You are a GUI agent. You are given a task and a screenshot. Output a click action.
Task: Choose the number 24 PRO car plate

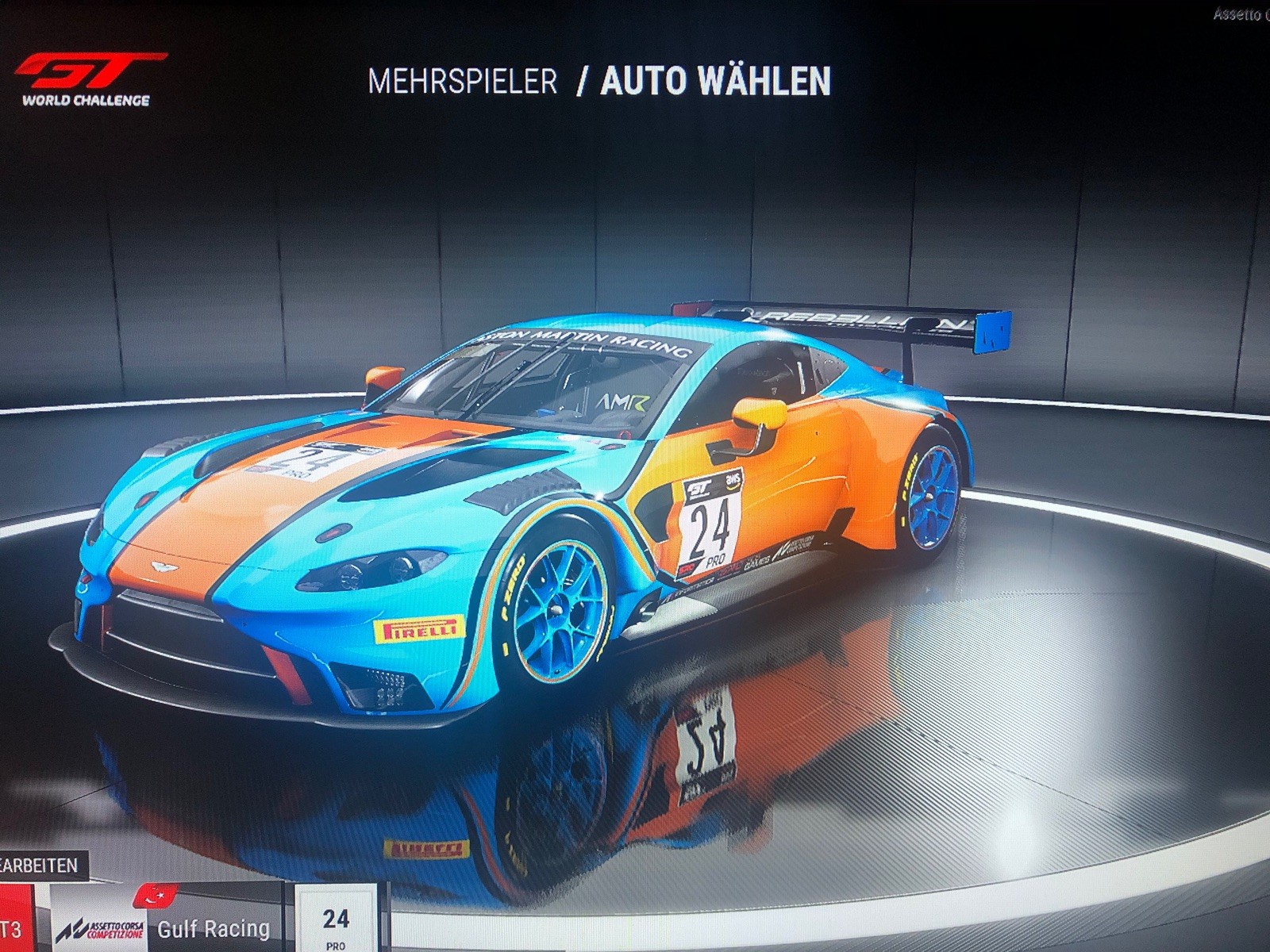click(336, 924)
